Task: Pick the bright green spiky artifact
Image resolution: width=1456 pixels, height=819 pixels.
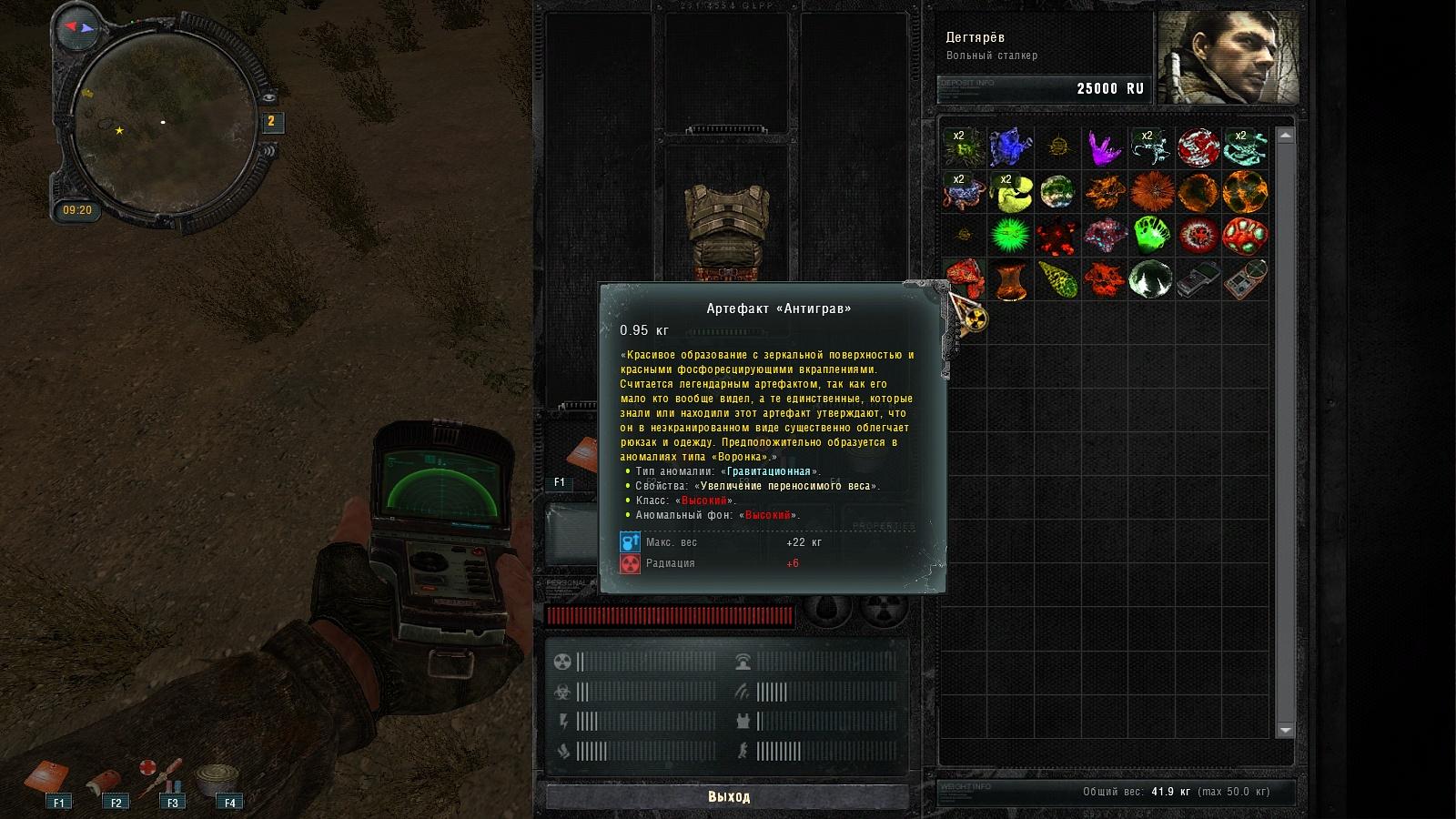Action: tap(1010, 236)
